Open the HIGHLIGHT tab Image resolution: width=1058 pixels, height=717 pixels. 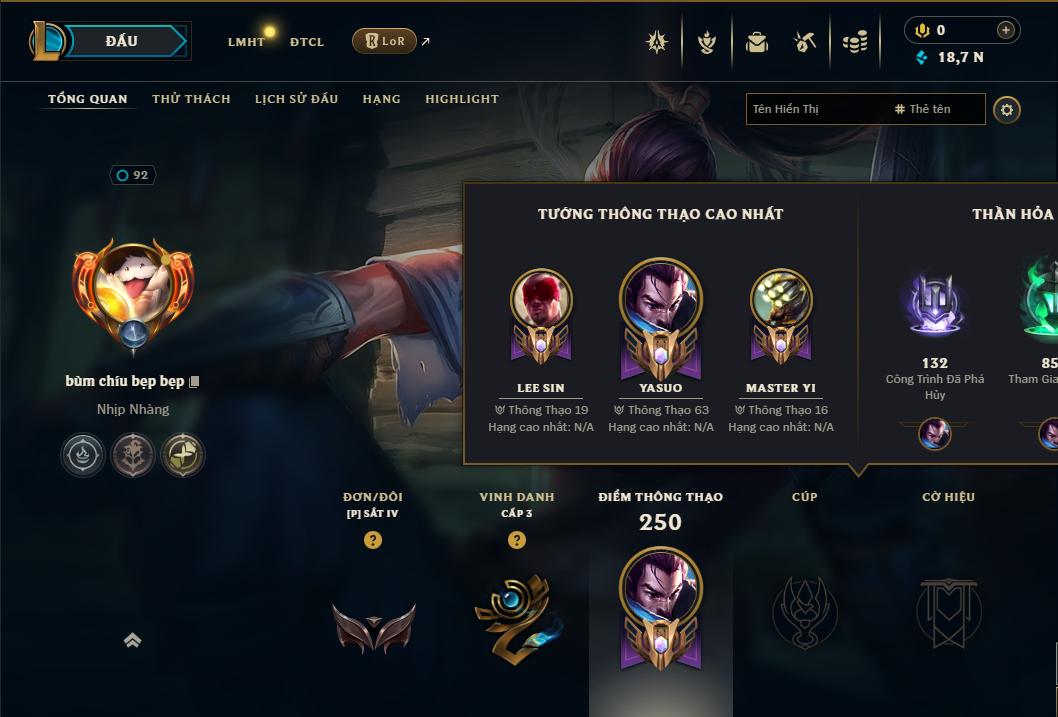(x=462, y=99)
